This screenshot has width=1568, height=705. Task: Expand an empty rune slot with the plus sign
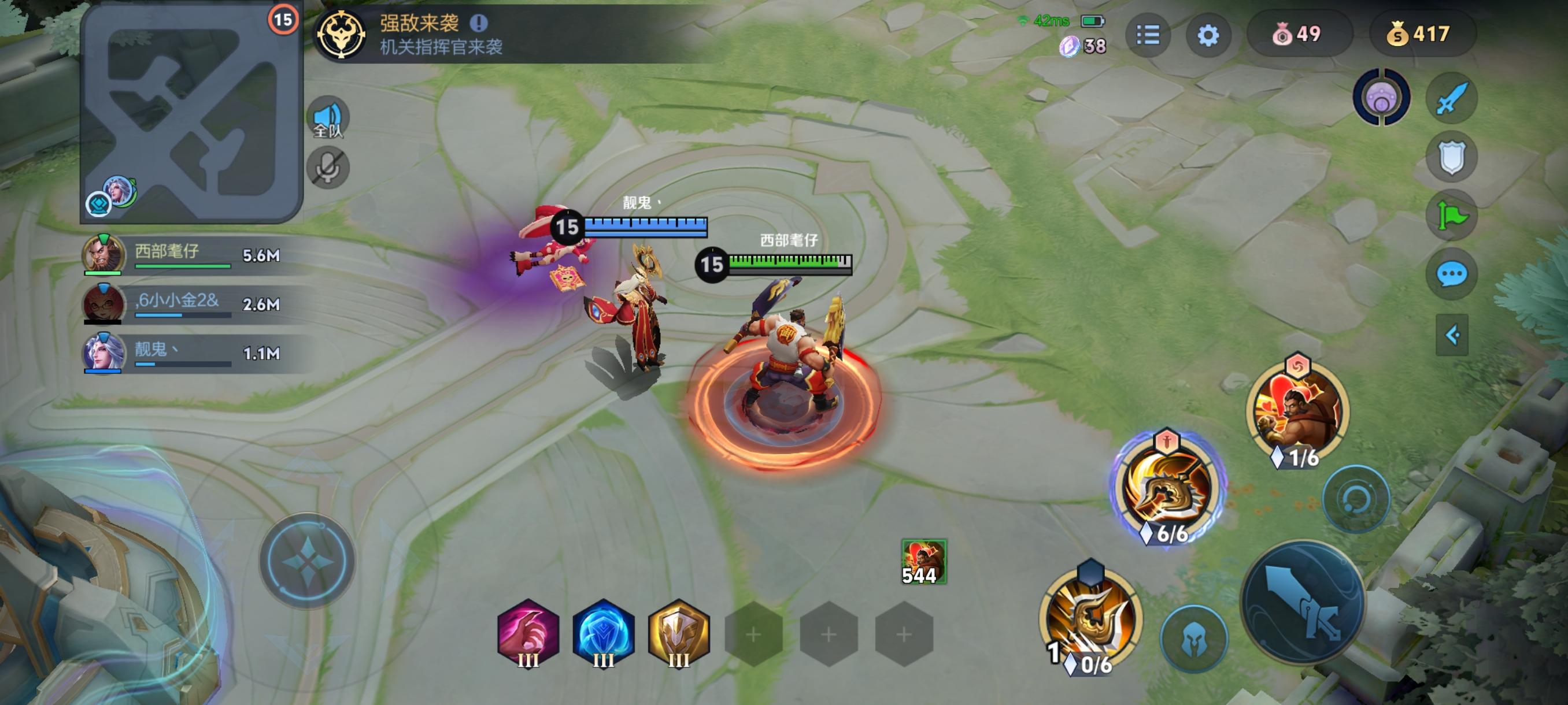pos(755,633)
